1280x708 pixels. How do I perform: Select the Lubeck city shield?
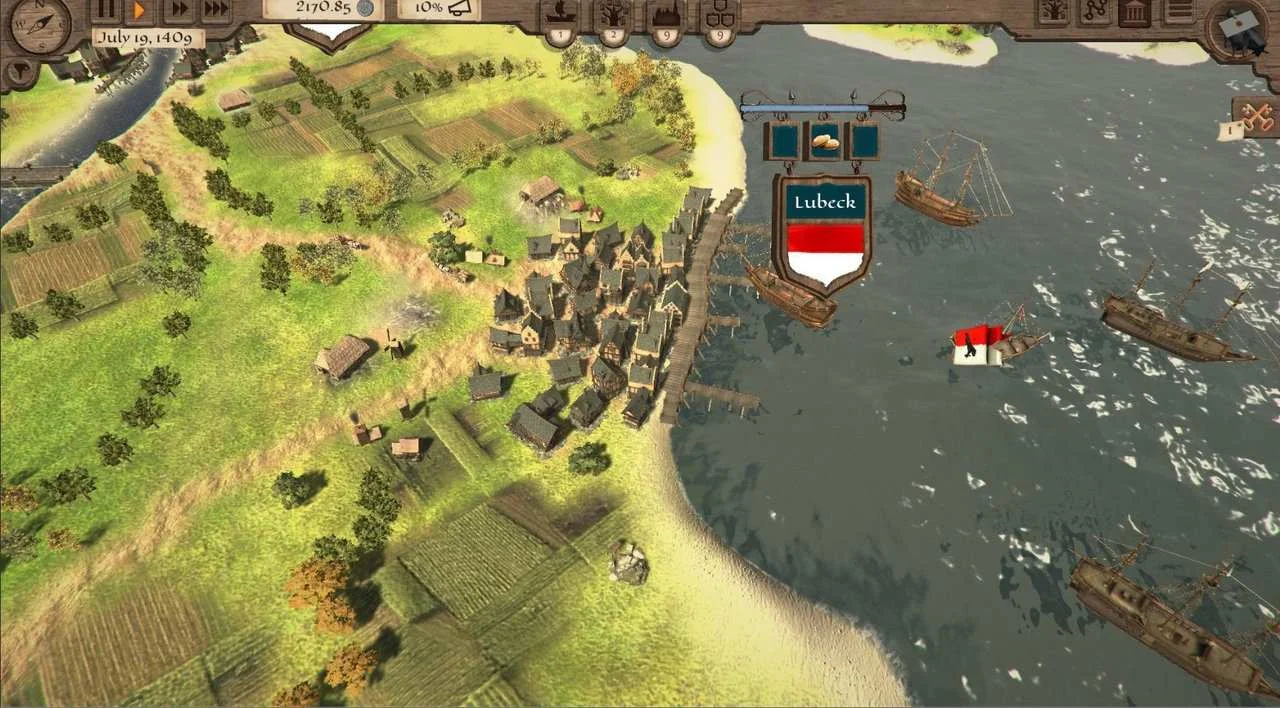(823, 232)
